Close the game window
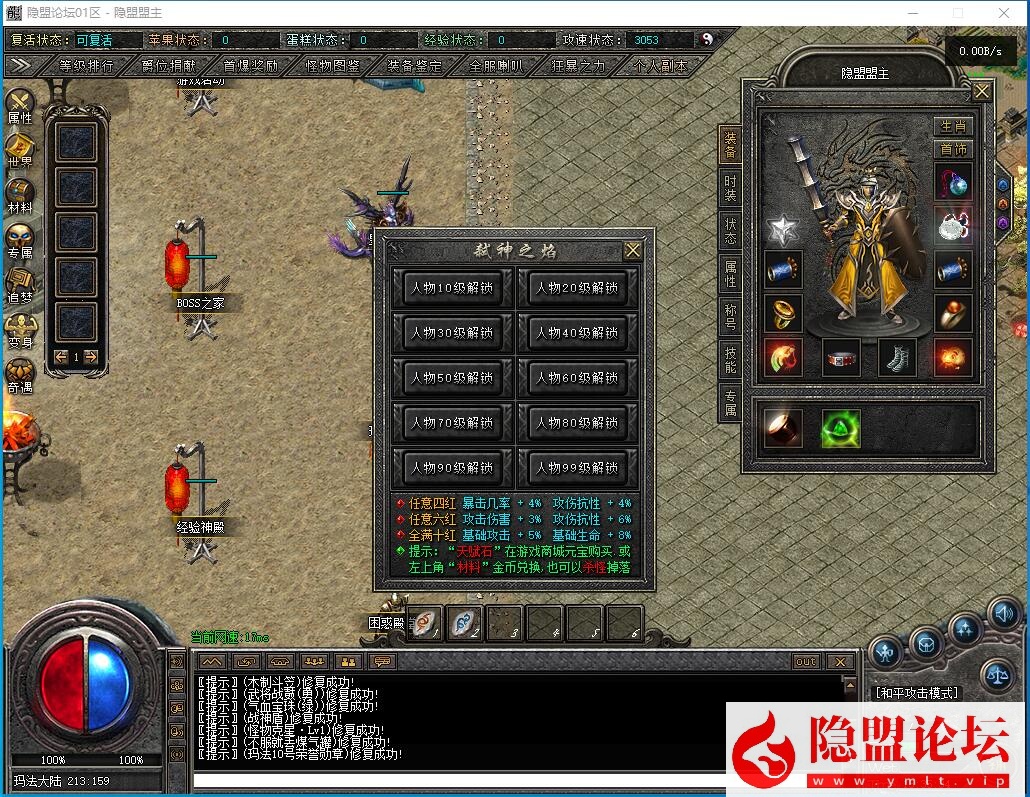 [x=1004, y=13]
